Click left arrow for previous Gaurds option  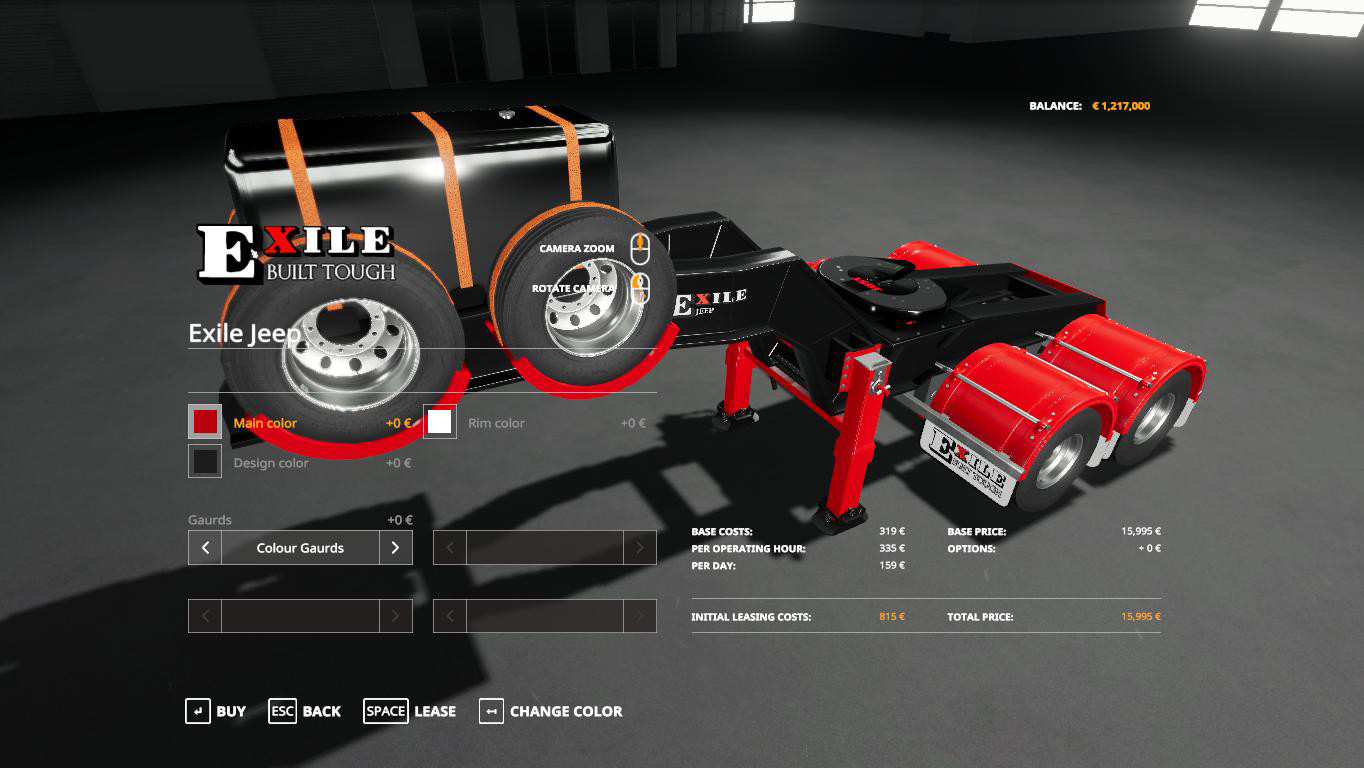204,548
